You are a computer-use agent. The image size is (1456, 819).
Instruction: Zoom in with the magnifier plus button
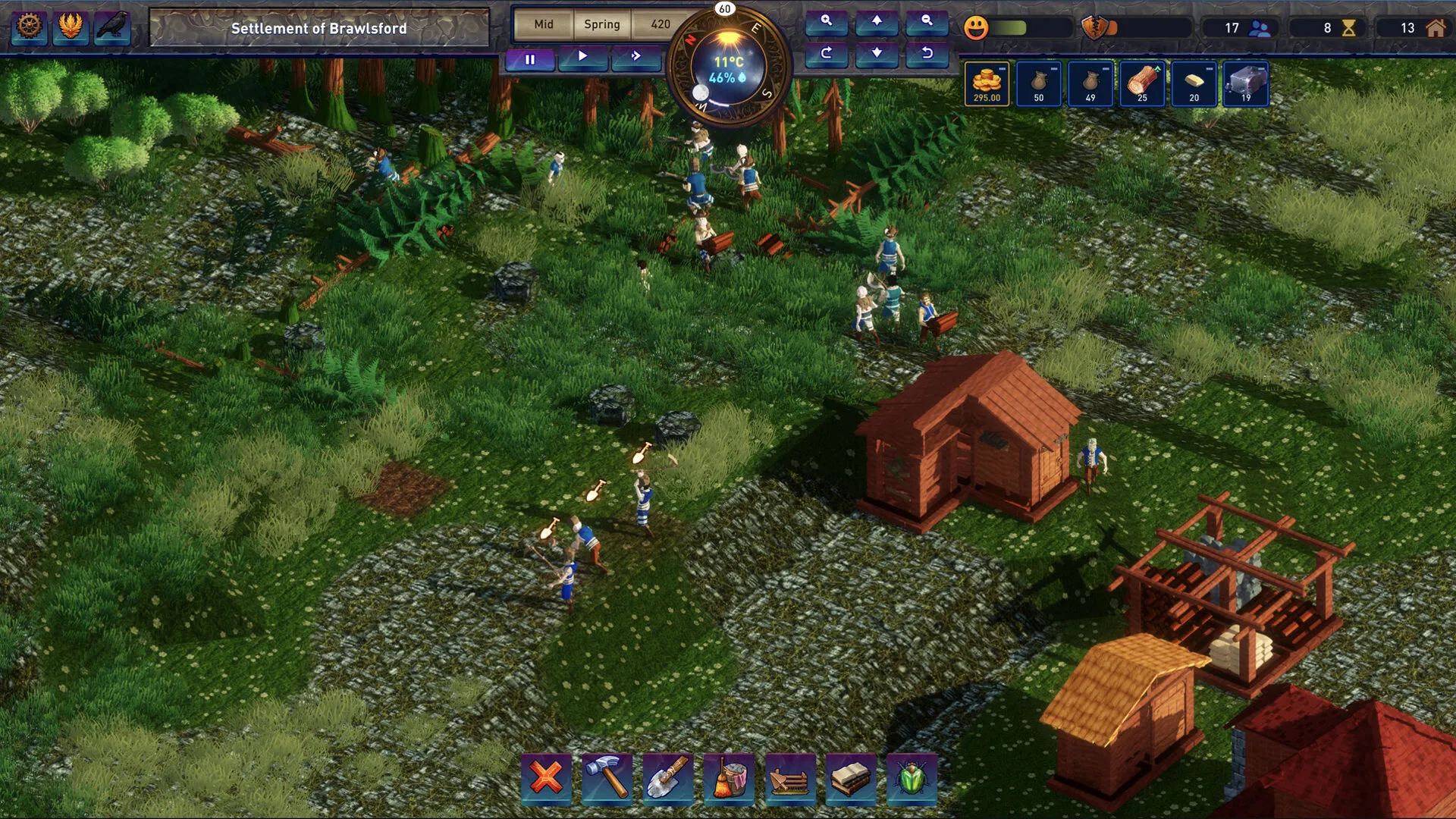tap(827, 21)
